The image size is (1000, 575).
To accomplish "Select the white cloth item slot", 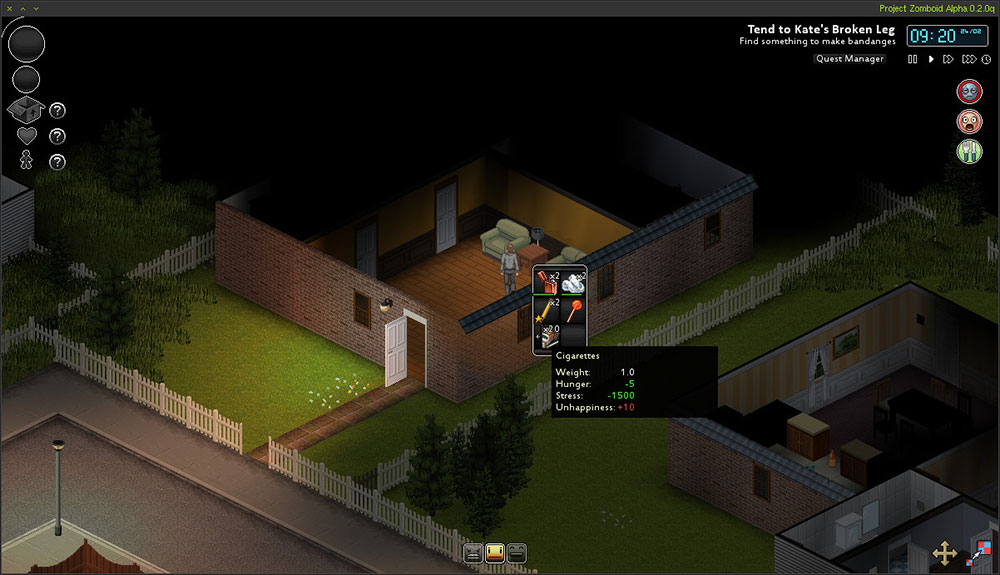I will [x=573, y=283].
